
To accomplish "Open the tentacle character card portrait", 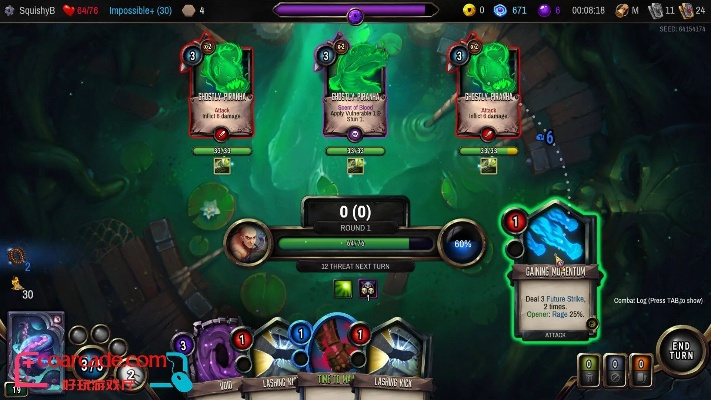I will tap(35, 345).
